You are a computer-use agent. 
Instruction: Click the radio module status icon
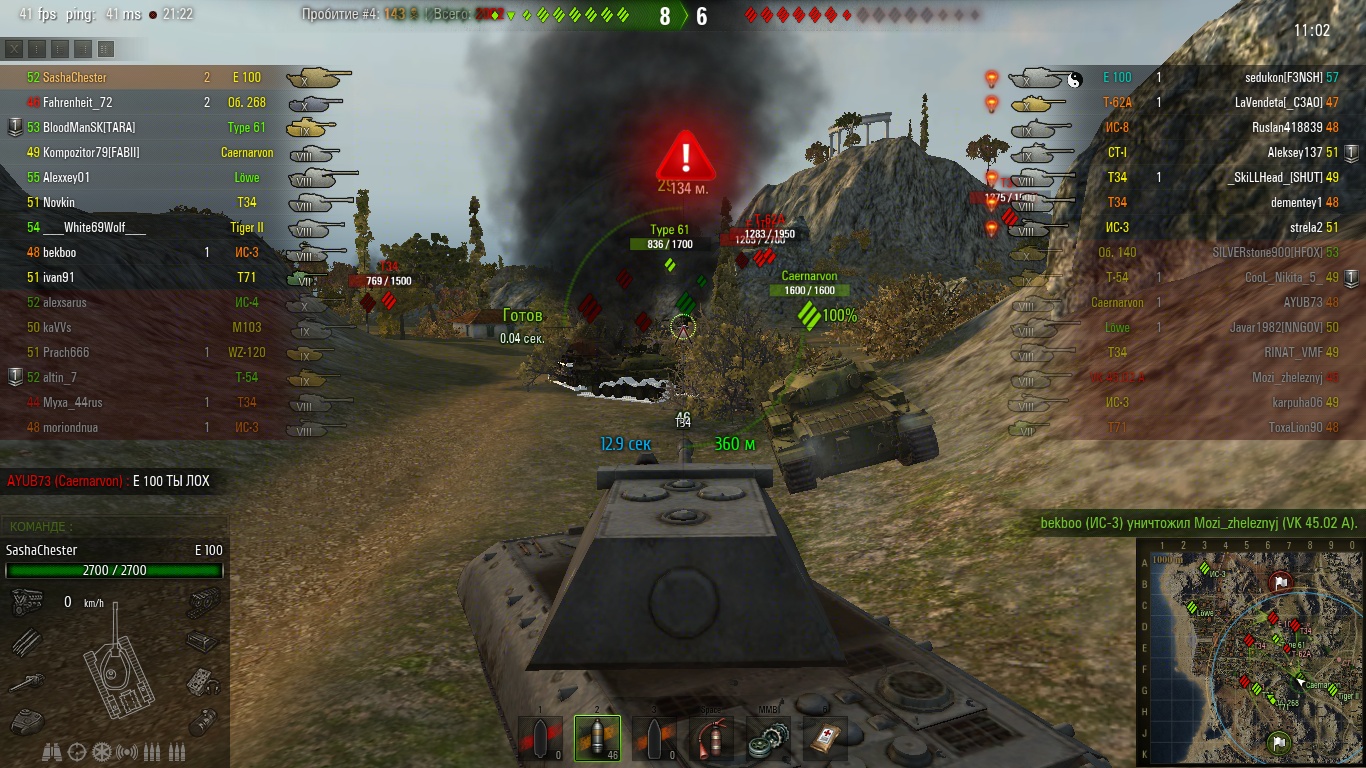[204, 682]
